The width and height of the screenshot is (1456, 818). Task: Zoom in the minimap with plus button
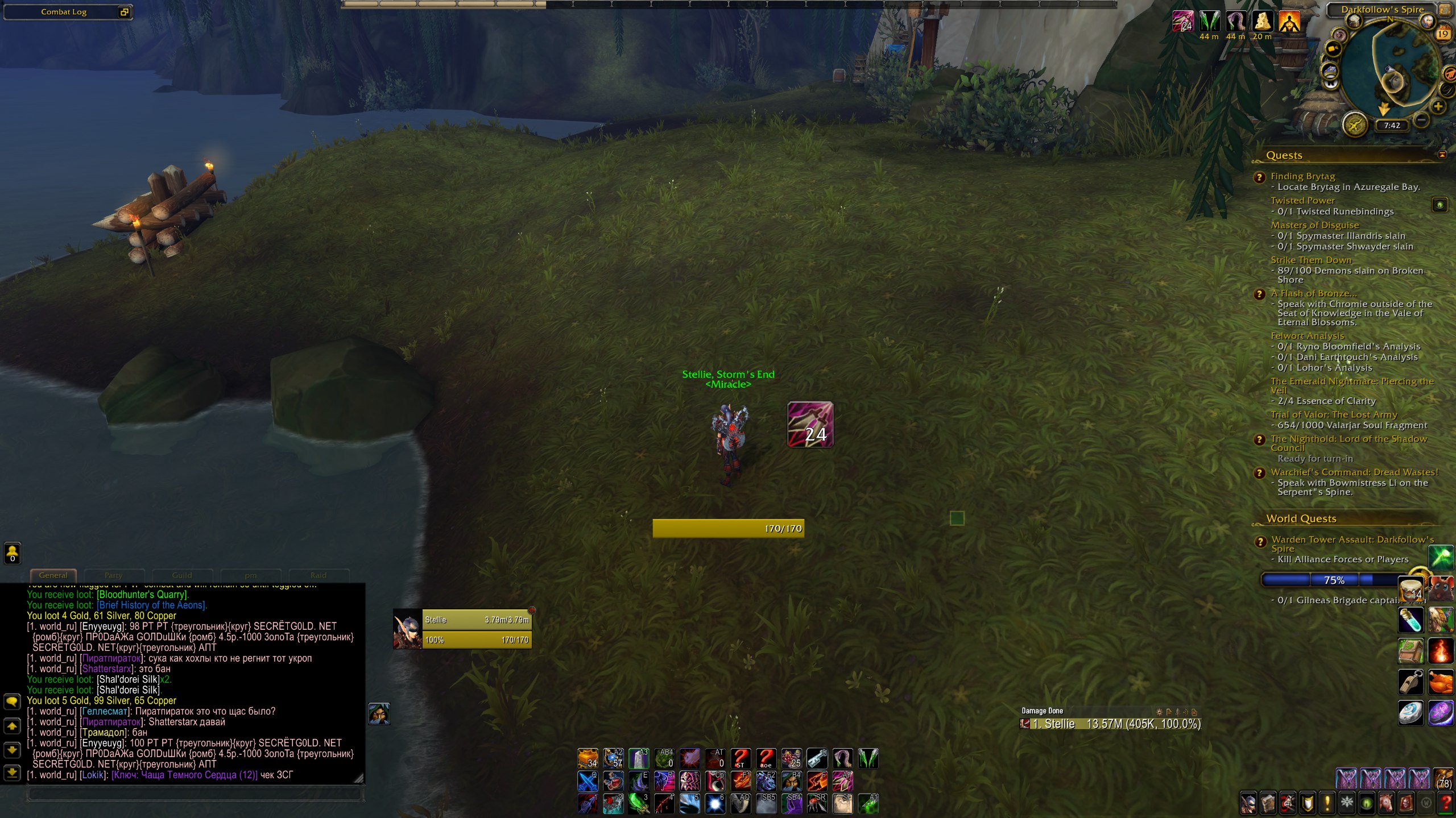1438,106
